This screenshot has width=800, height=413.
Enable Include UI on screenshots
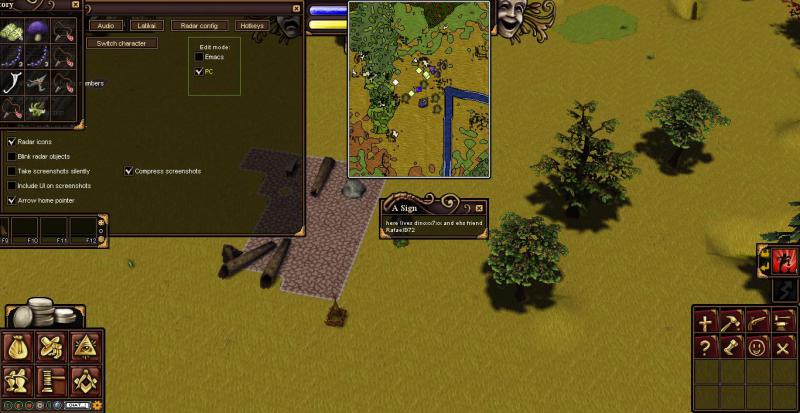pyautogui.click(x=11, y=186)
